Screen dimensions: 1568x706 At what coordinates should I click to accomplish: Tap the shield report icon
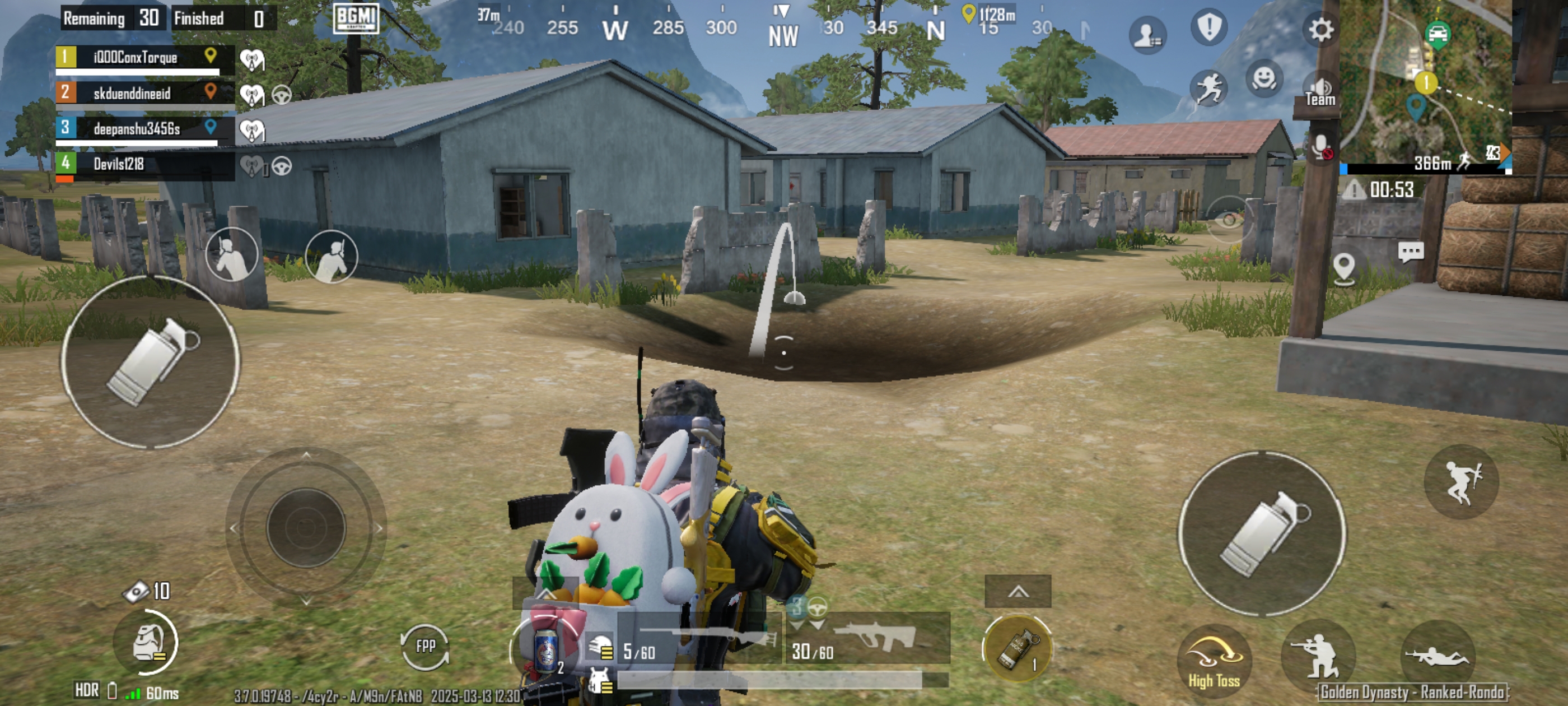(x=1209, y=27)
